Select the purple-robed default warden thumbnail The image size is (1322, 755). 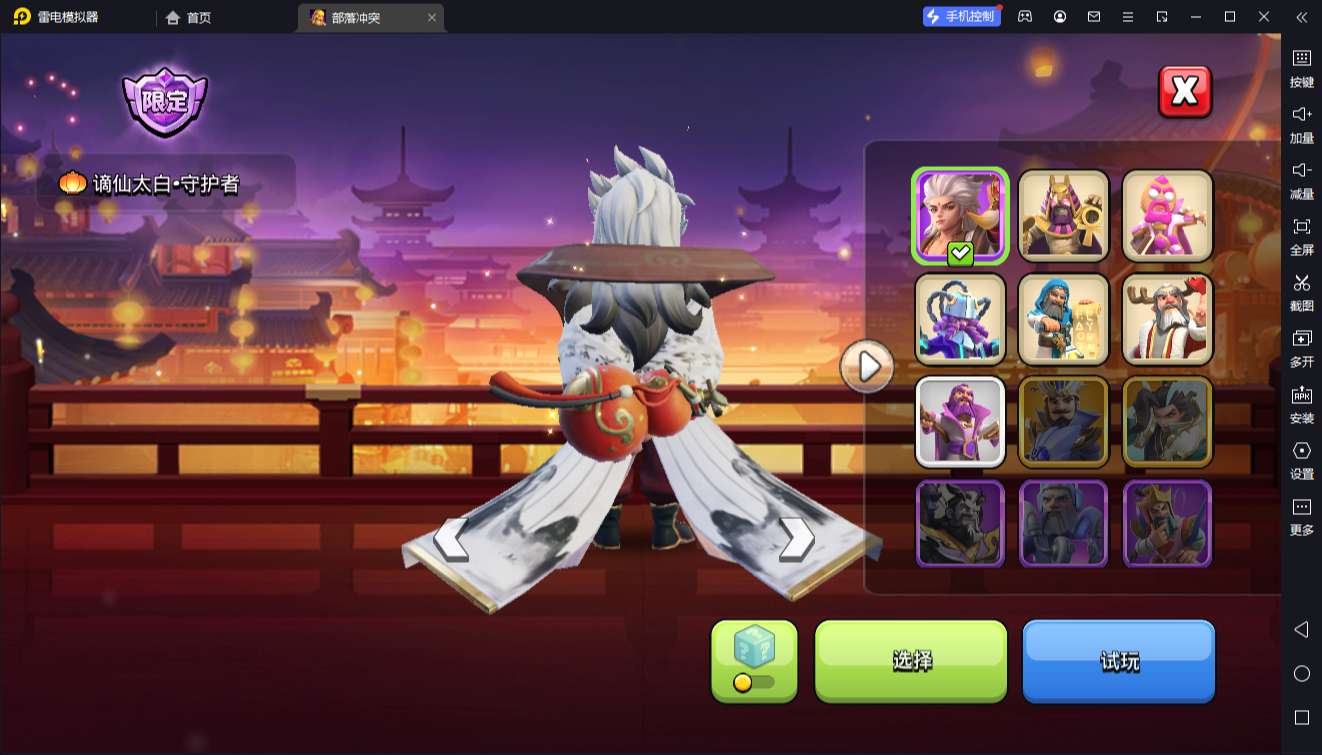[x=960, y=422]
